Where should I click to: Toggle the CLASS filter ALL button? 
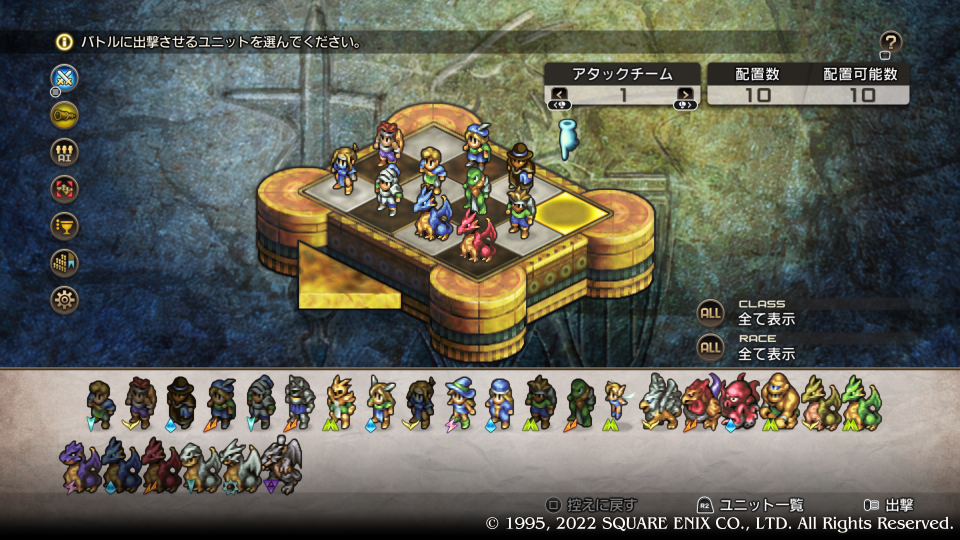click(x=711, y=312)
